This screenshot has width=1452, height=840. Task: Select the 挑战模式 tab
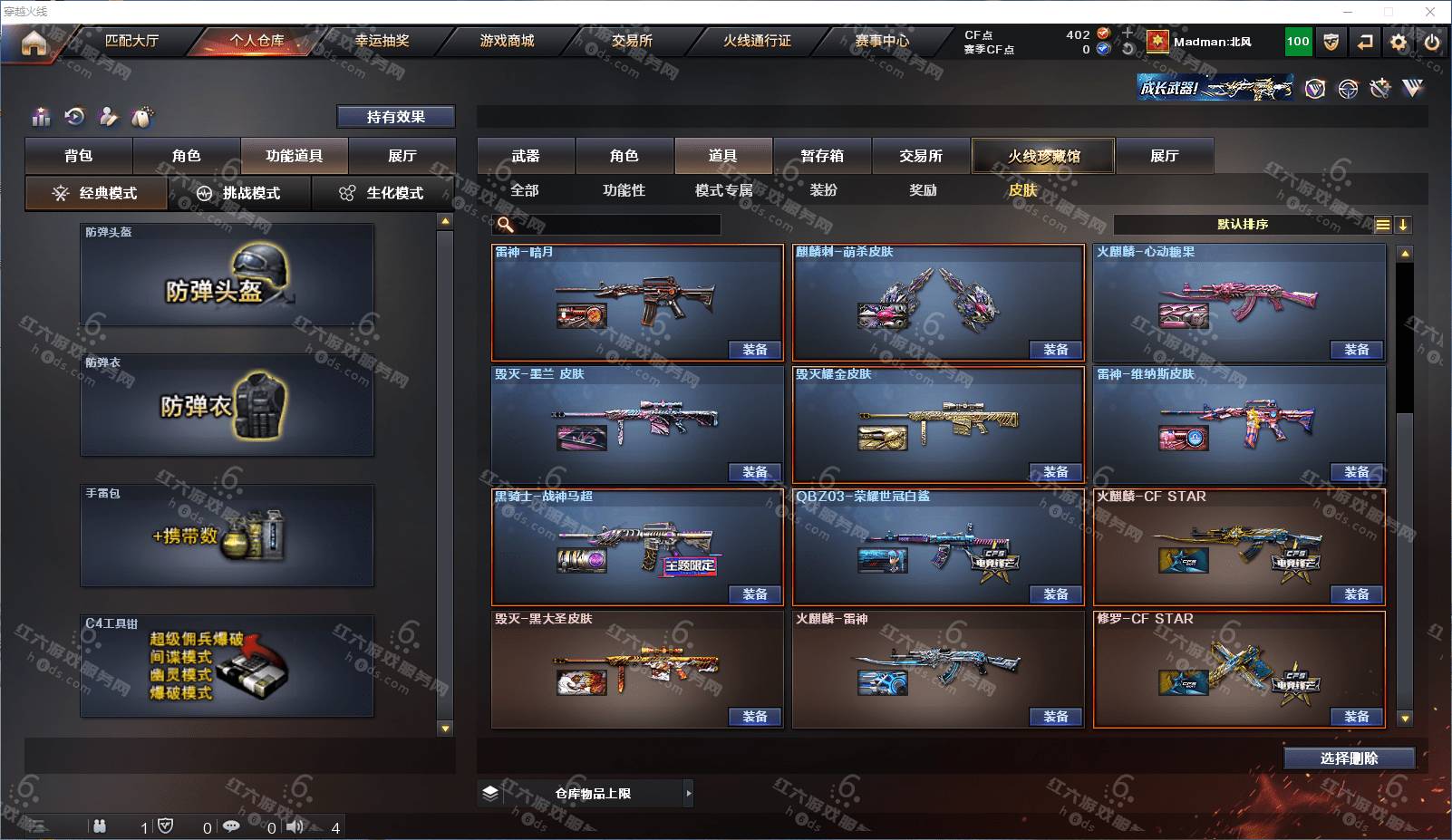(x=240, y=193)
